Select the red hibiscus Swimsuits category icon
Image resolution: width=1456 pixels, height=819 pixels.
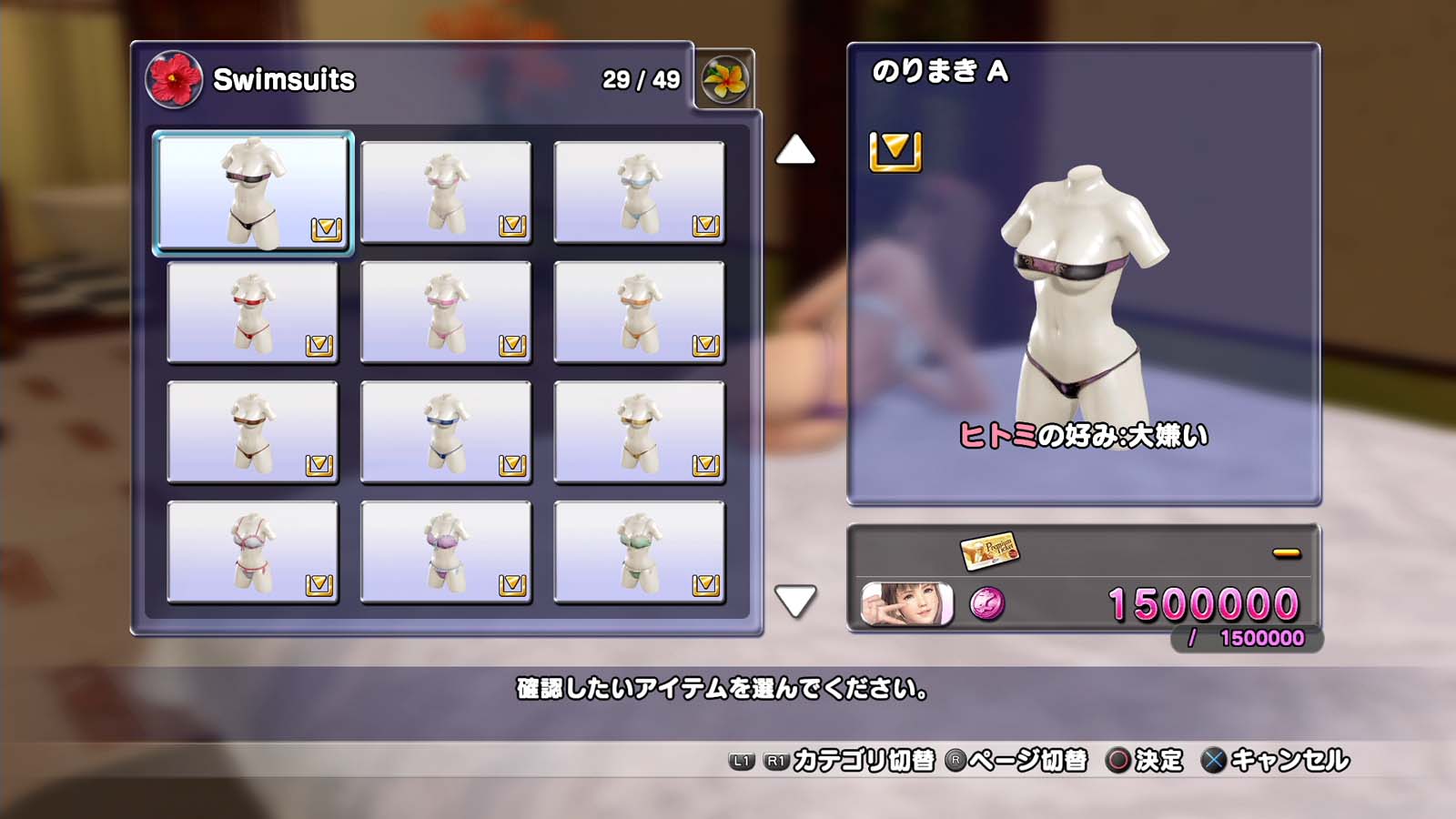(x=173, y=79)
